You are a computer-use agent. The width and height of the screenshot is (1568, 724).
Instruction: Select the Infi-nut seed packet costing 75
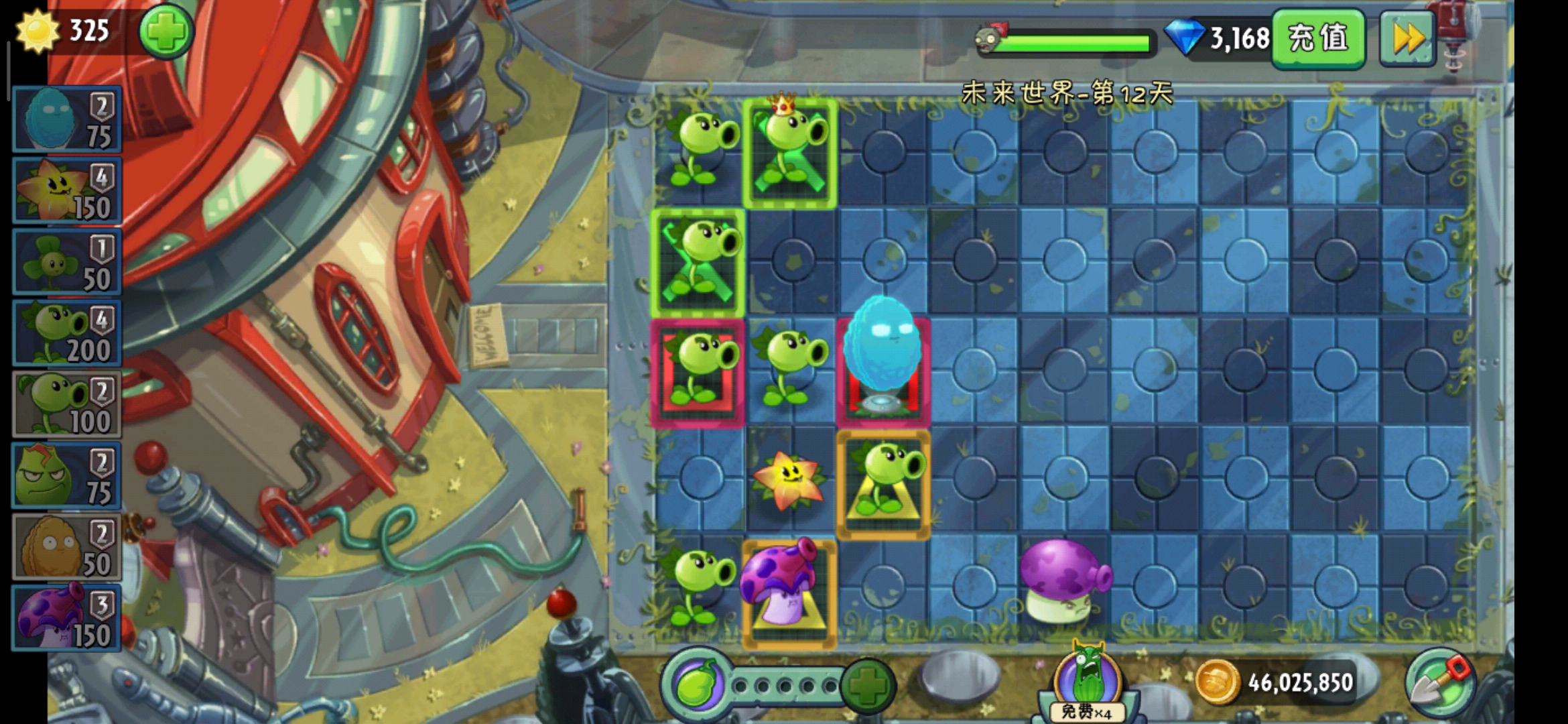tap(67, 119)
